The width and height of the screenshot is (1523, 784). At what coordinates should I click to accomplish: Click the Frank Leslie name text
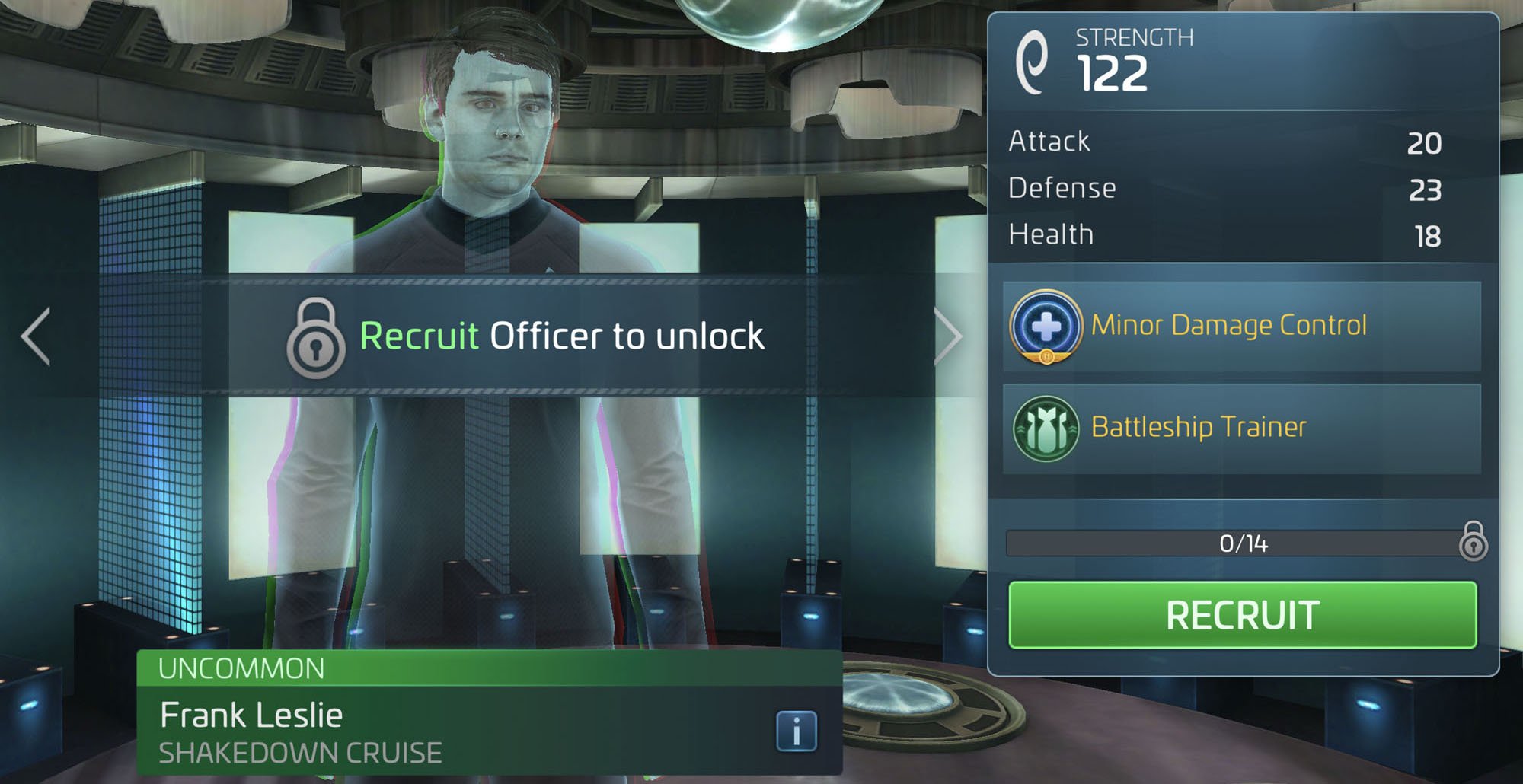251,714
